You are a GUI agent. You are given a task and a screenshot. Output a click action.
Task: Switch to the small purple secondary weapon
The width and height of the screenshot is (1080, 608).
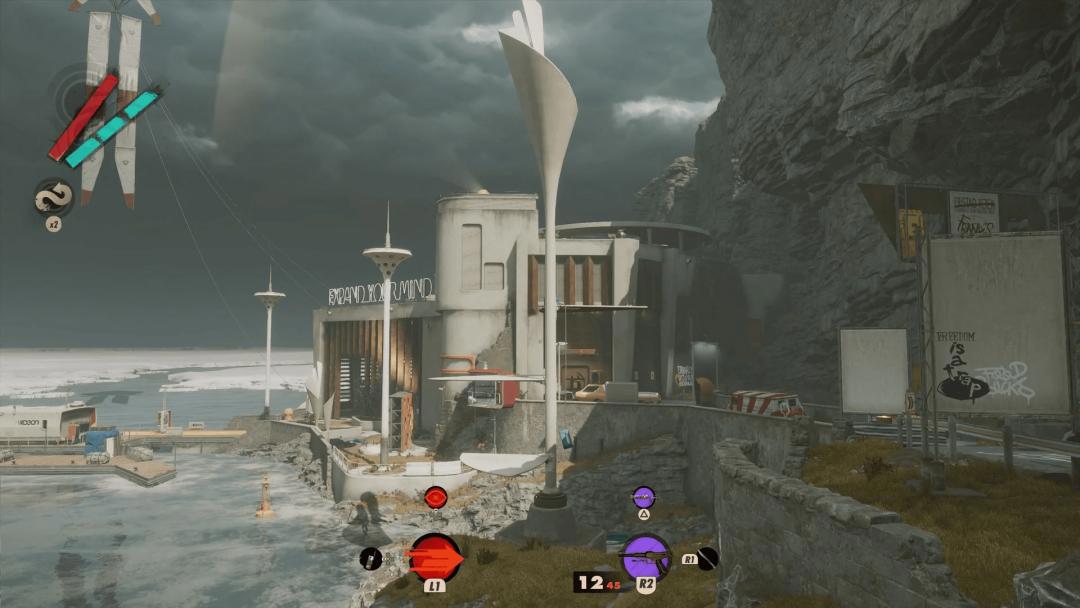(643, 496)
